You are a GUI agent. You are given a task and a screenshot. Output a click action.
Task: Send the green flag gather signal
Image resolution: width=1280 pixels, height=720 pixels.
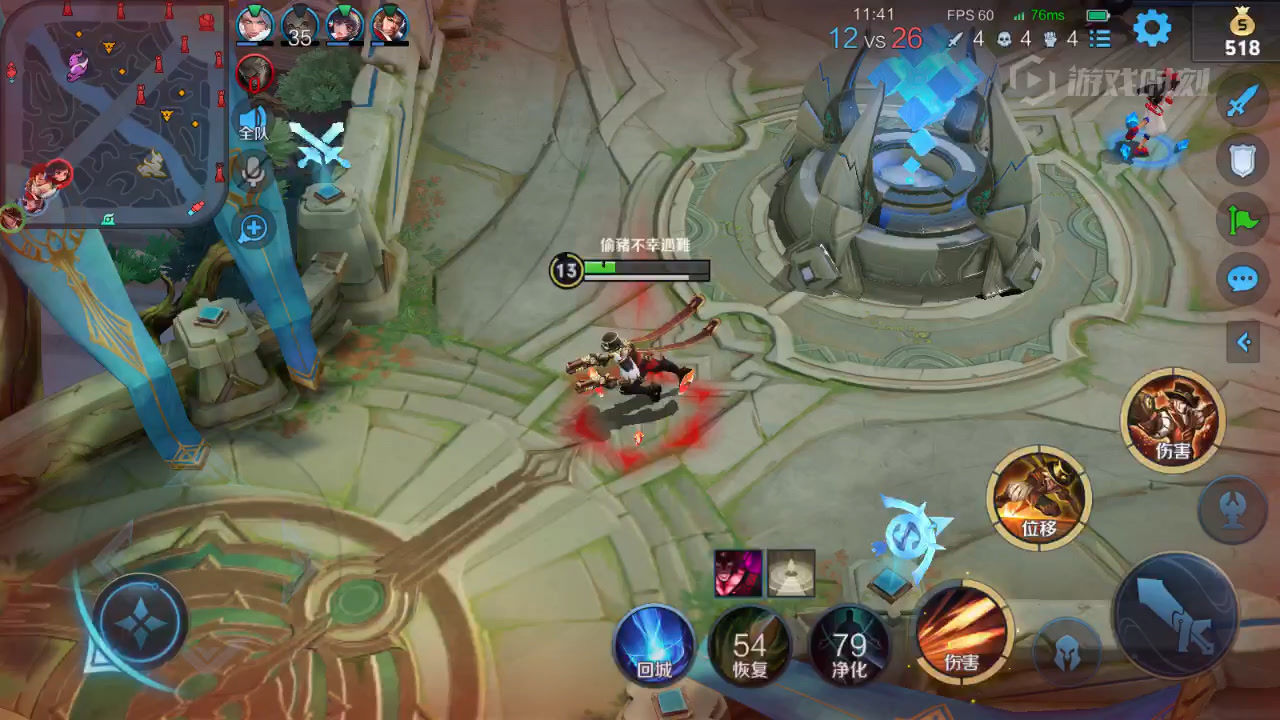(x=1242, y=219)
